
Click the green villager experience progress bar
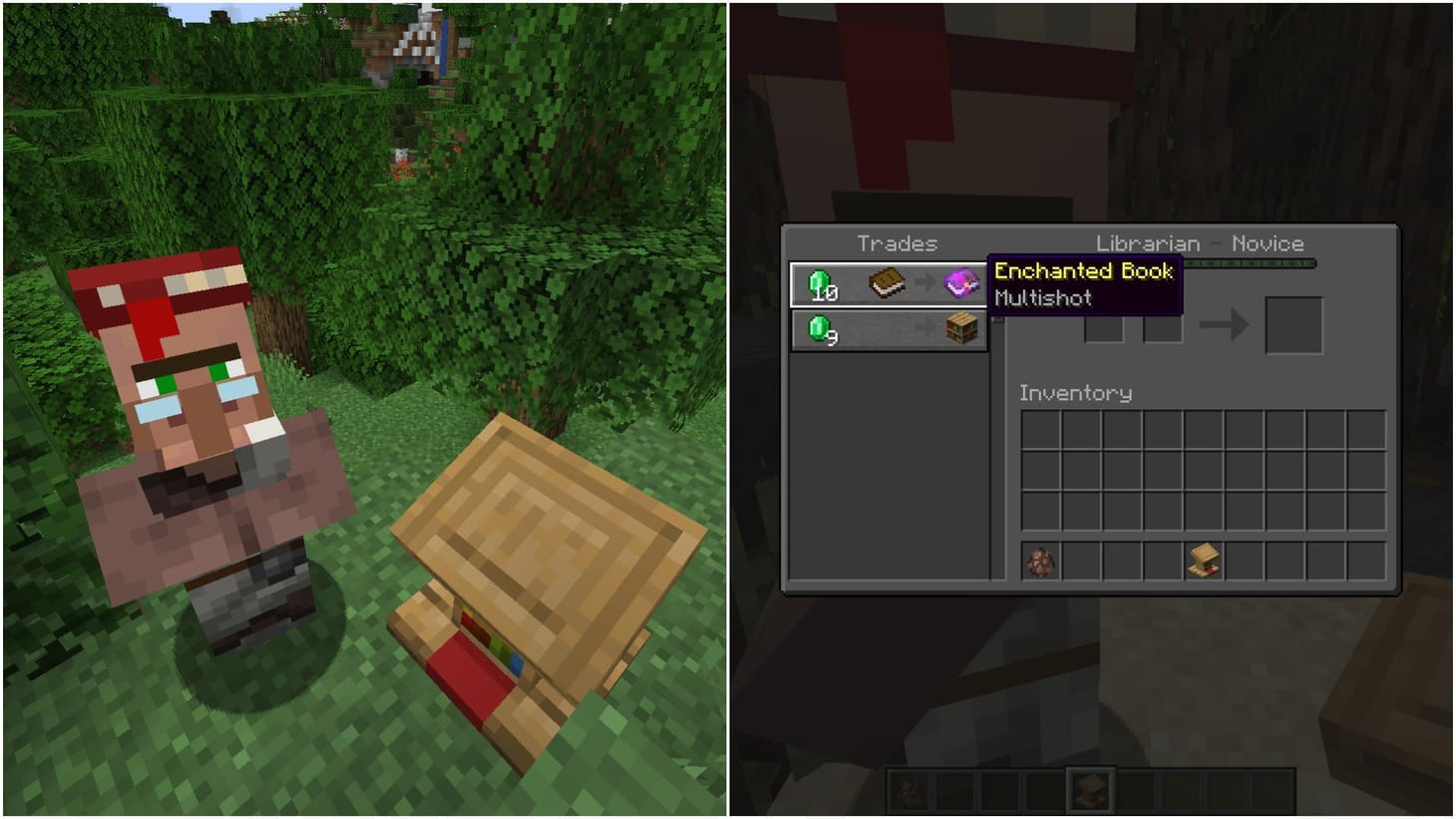(1252, 263)
